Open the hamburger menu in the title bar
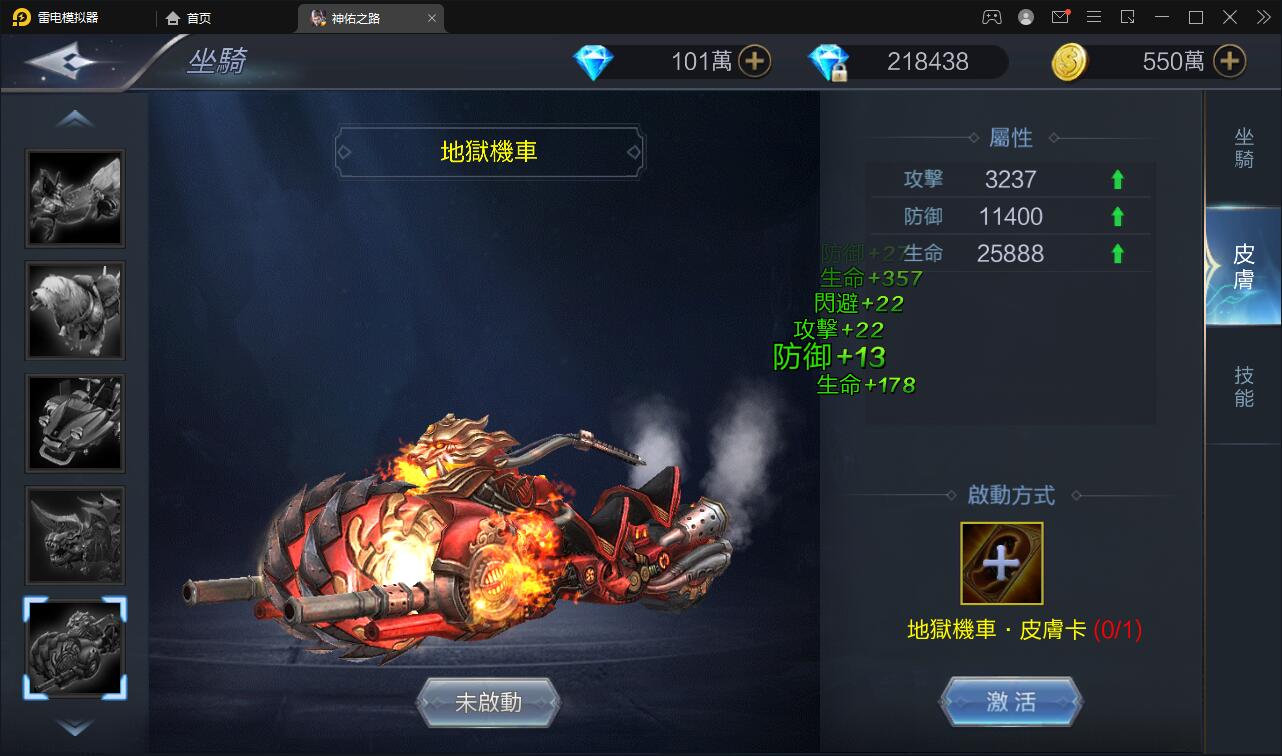The width and height of the screenshot is (1282, 756). [x=1094, y=17]
